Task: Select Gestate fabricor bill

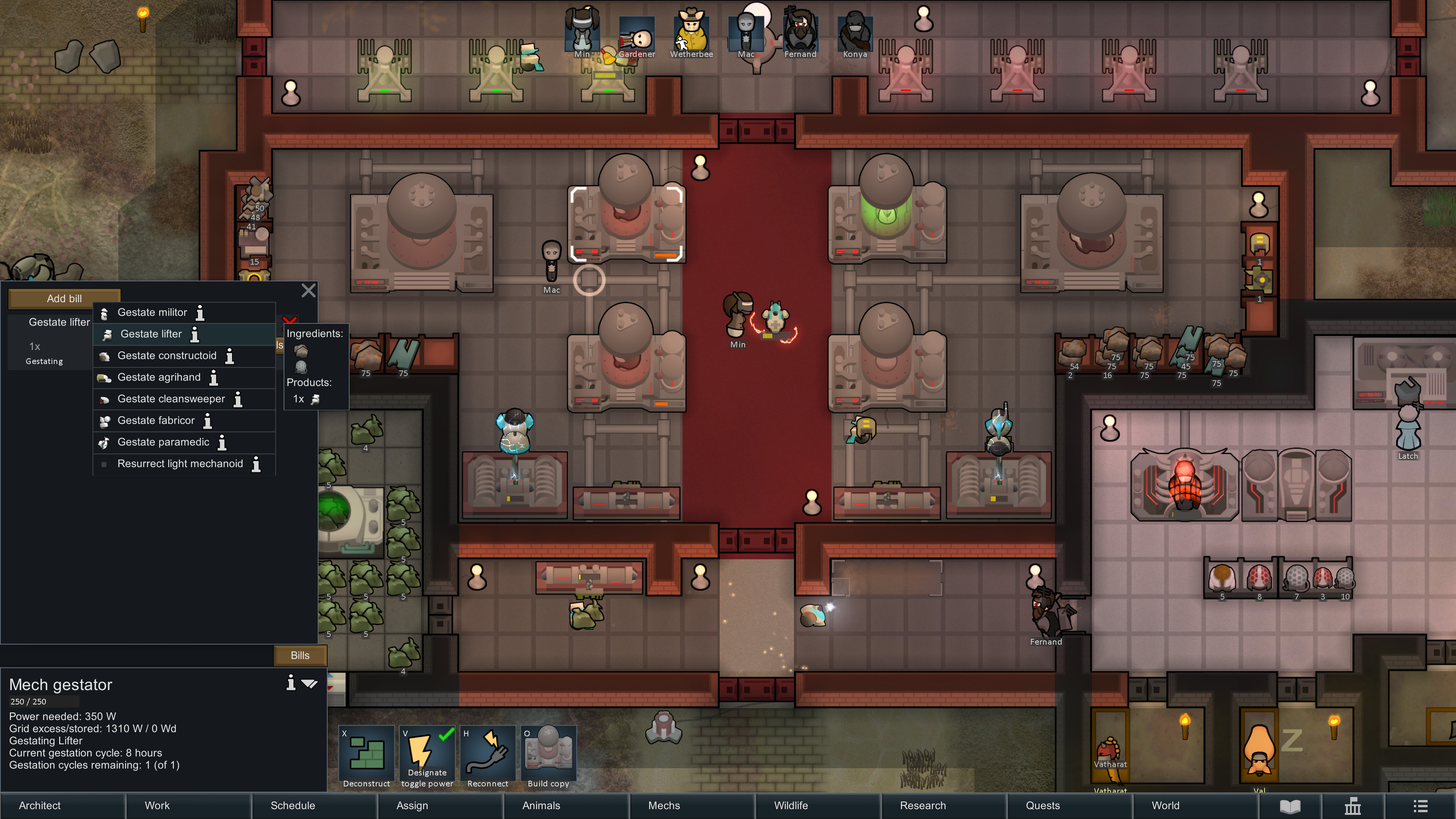Action: pos(155,420)
